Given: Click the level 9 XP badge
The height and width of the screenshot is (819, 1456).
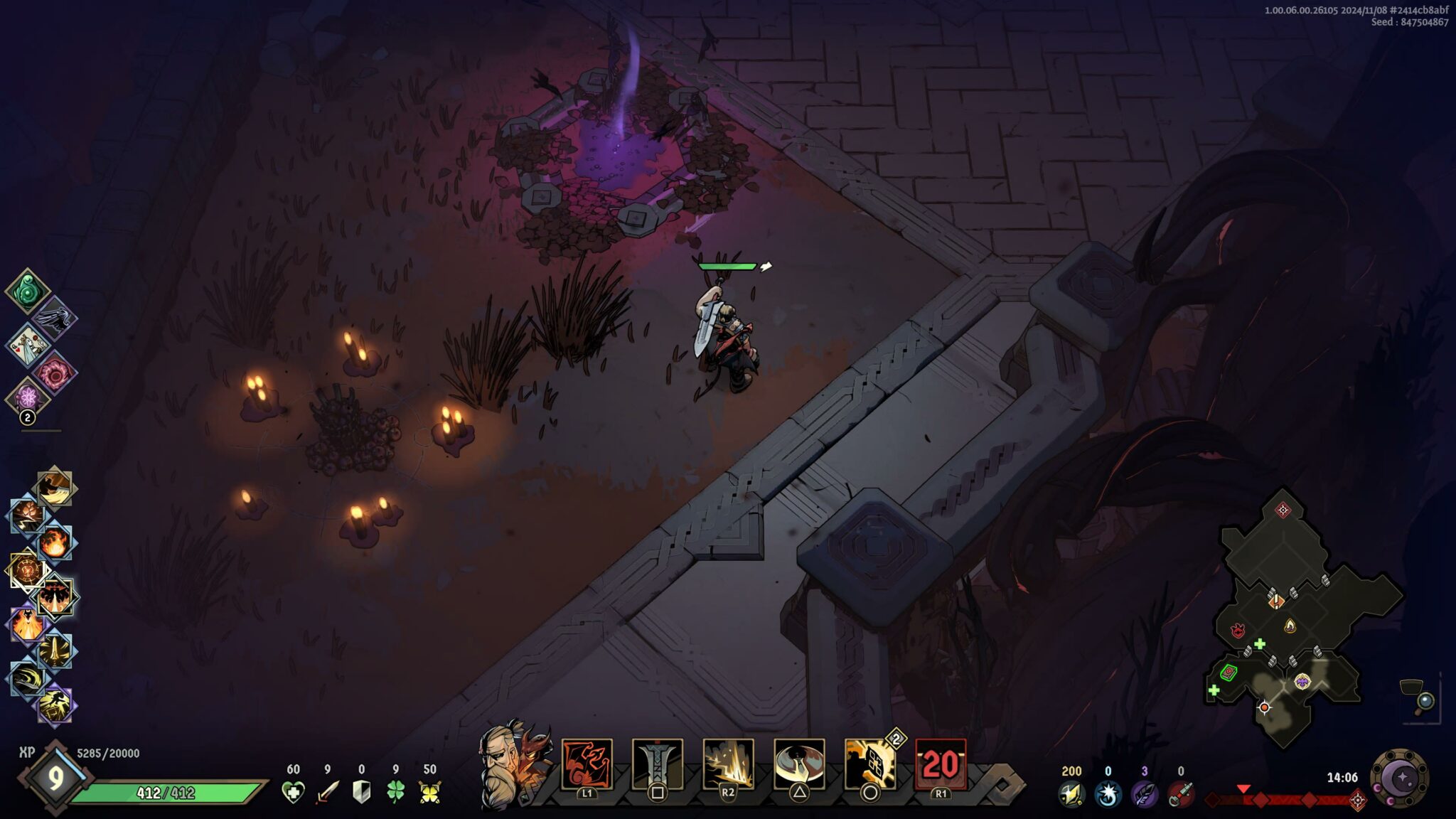Looking at the screenshot, I should tap(55, 778).
